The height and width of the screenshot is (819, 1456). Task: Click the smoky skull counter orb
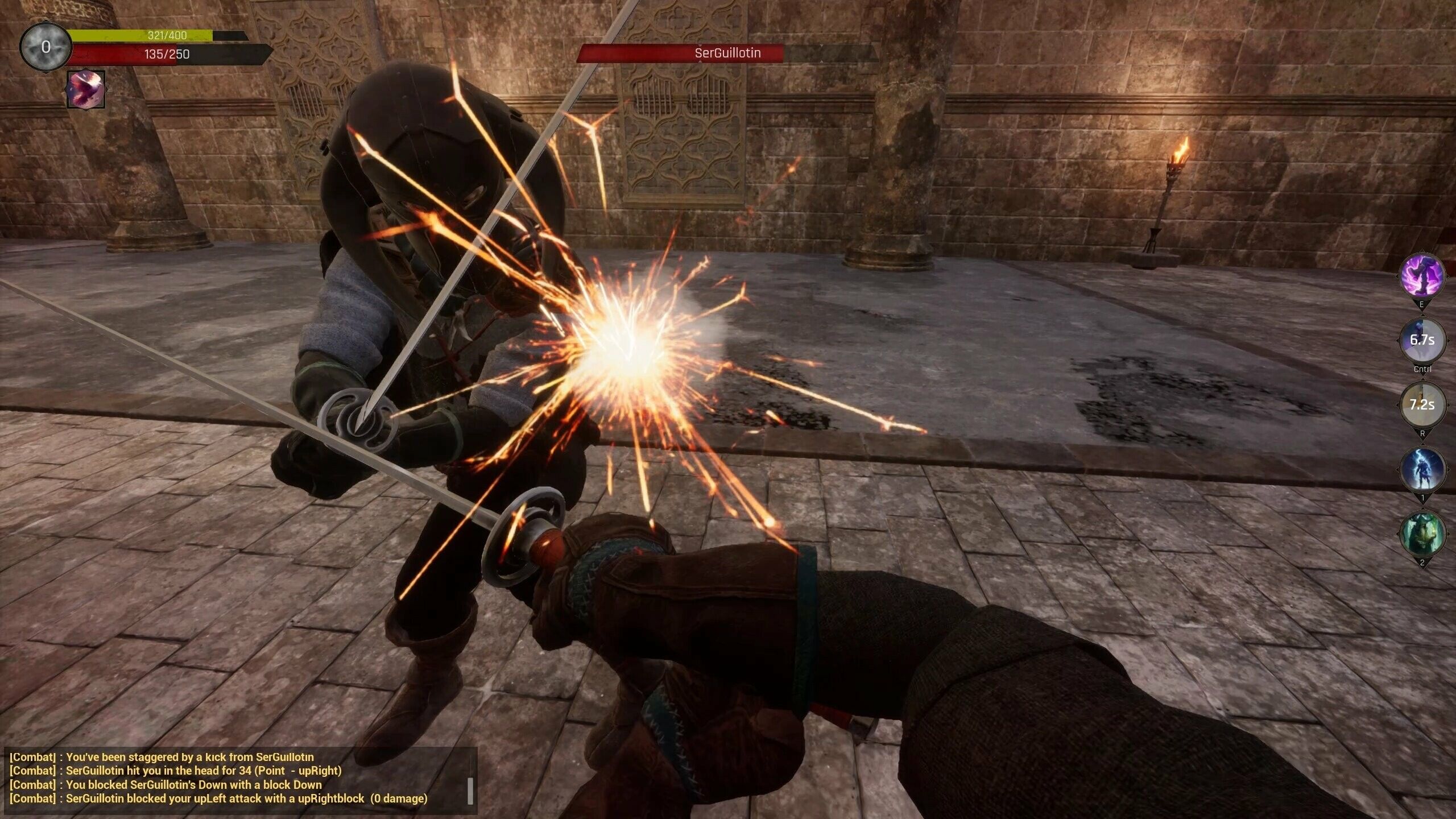(45, 47)
